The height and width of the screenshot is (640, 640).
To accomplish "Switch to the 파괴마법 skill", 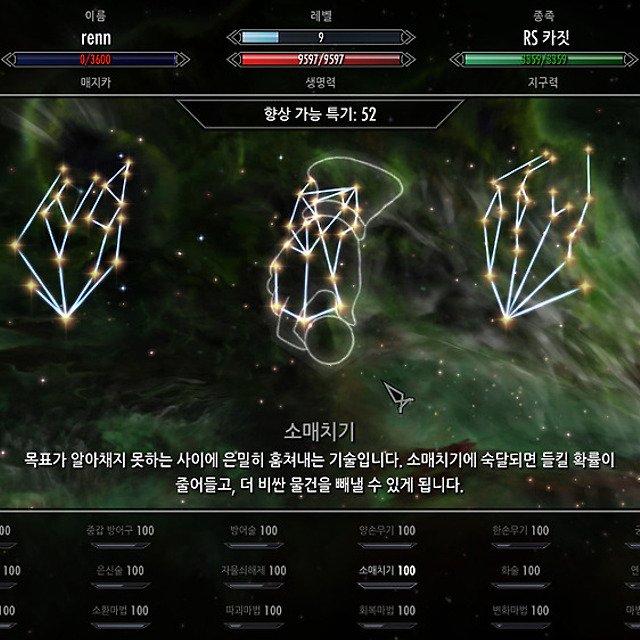I will 257,609.
